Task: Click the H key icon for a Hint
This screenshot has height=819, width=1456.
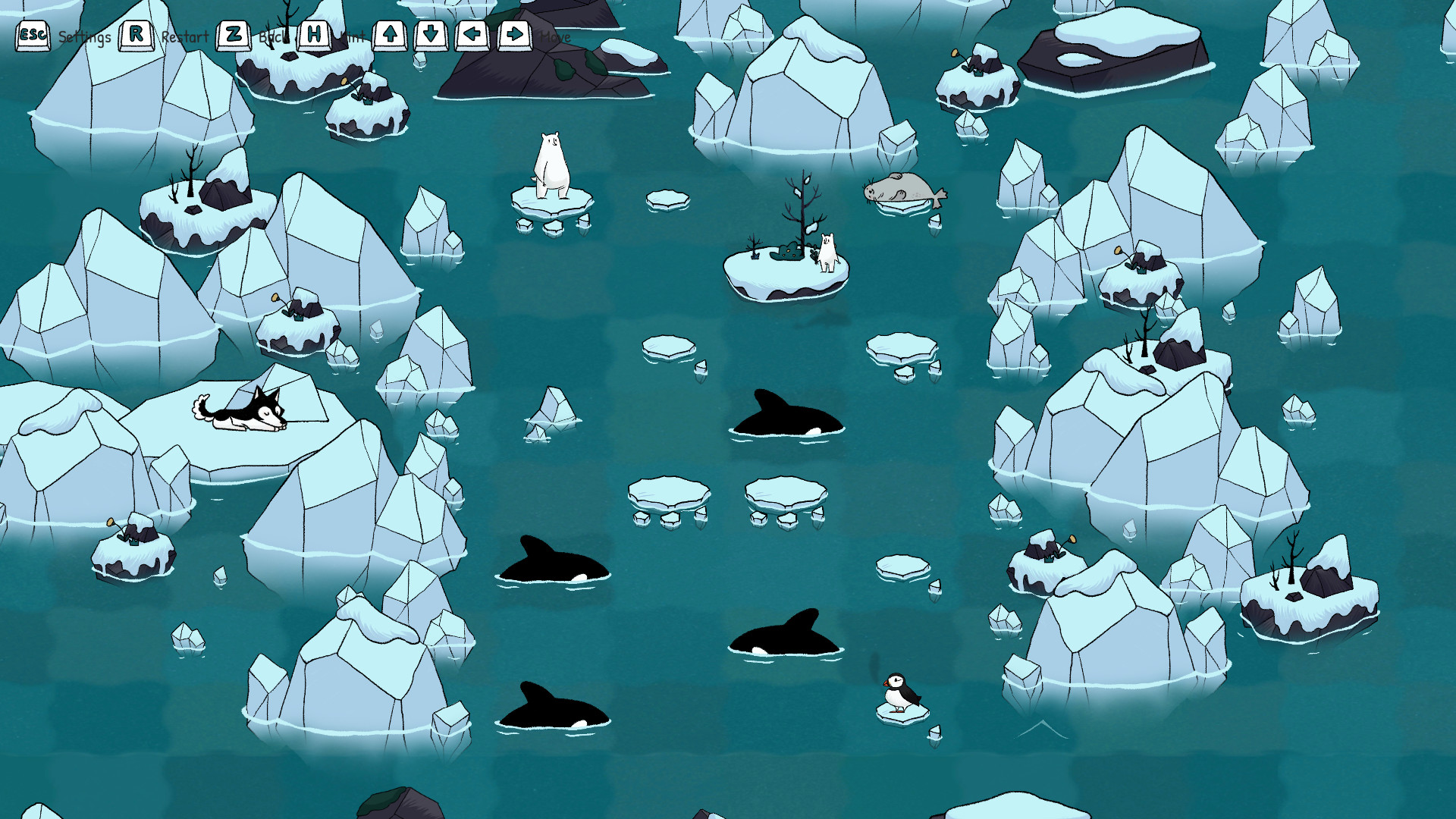Action: click(315, 33)
